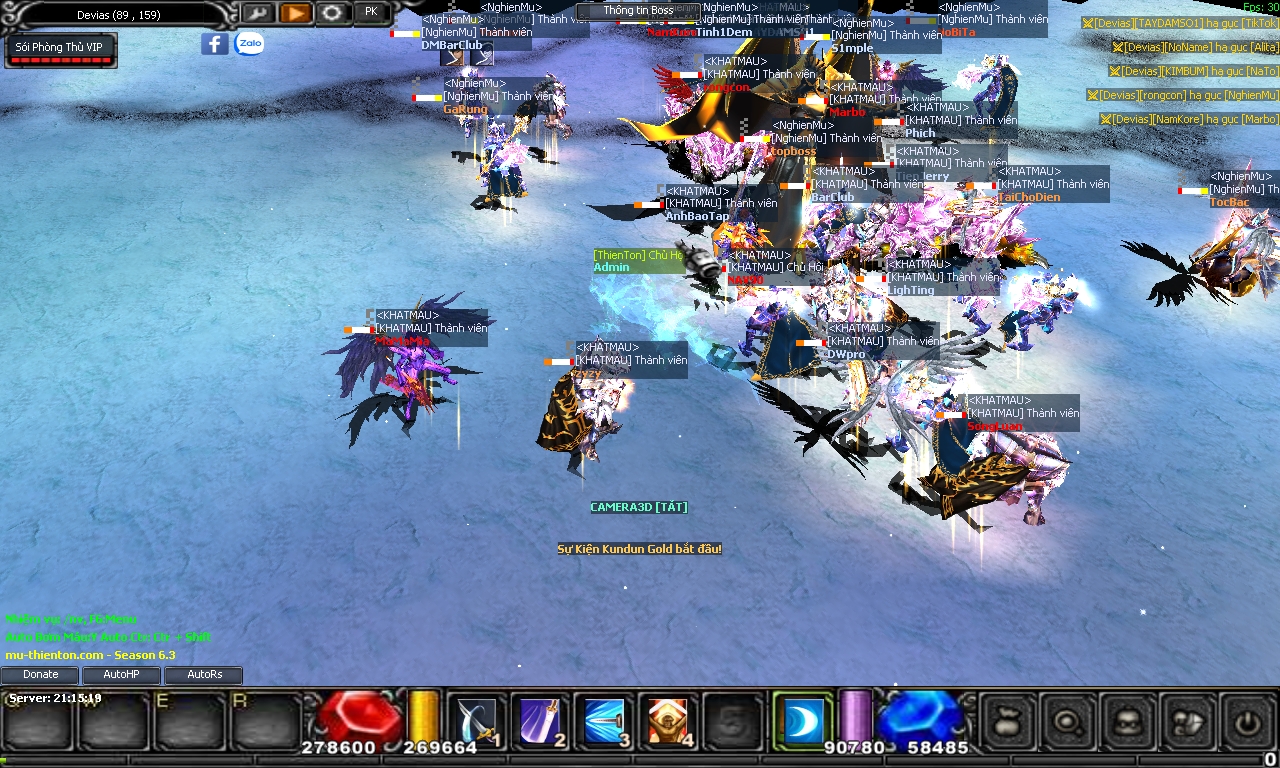This screenshot has width=1280, height=768.
Task: Click the orange play arrow button
Action: 295,13
